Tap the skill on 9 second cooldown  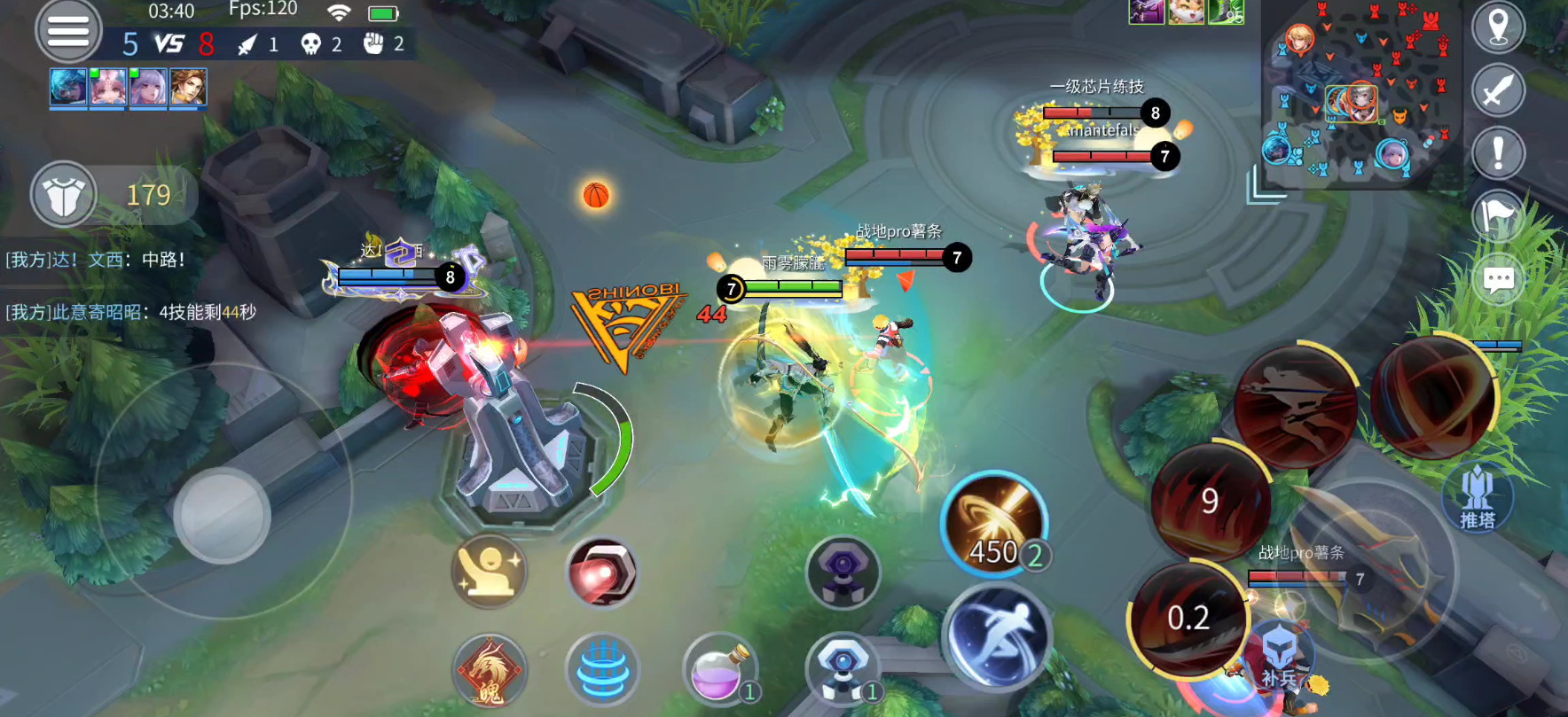[x=1210, y=502]
